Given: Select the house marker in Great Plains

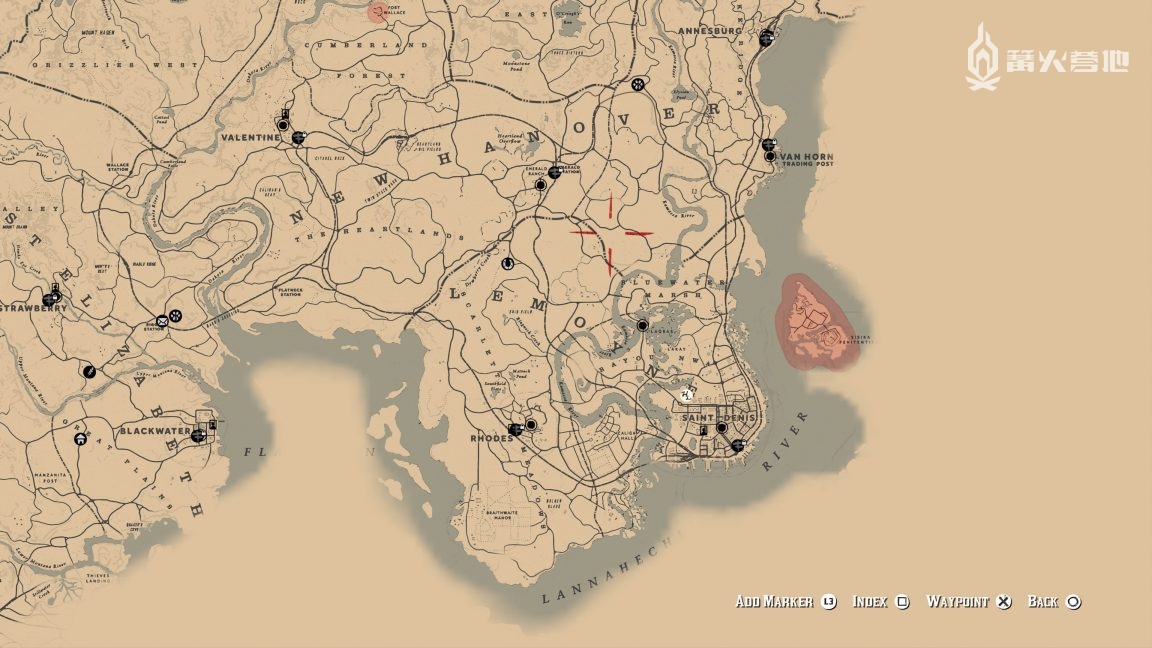Looking at the screenshot, I should click(x=80, y=437).
